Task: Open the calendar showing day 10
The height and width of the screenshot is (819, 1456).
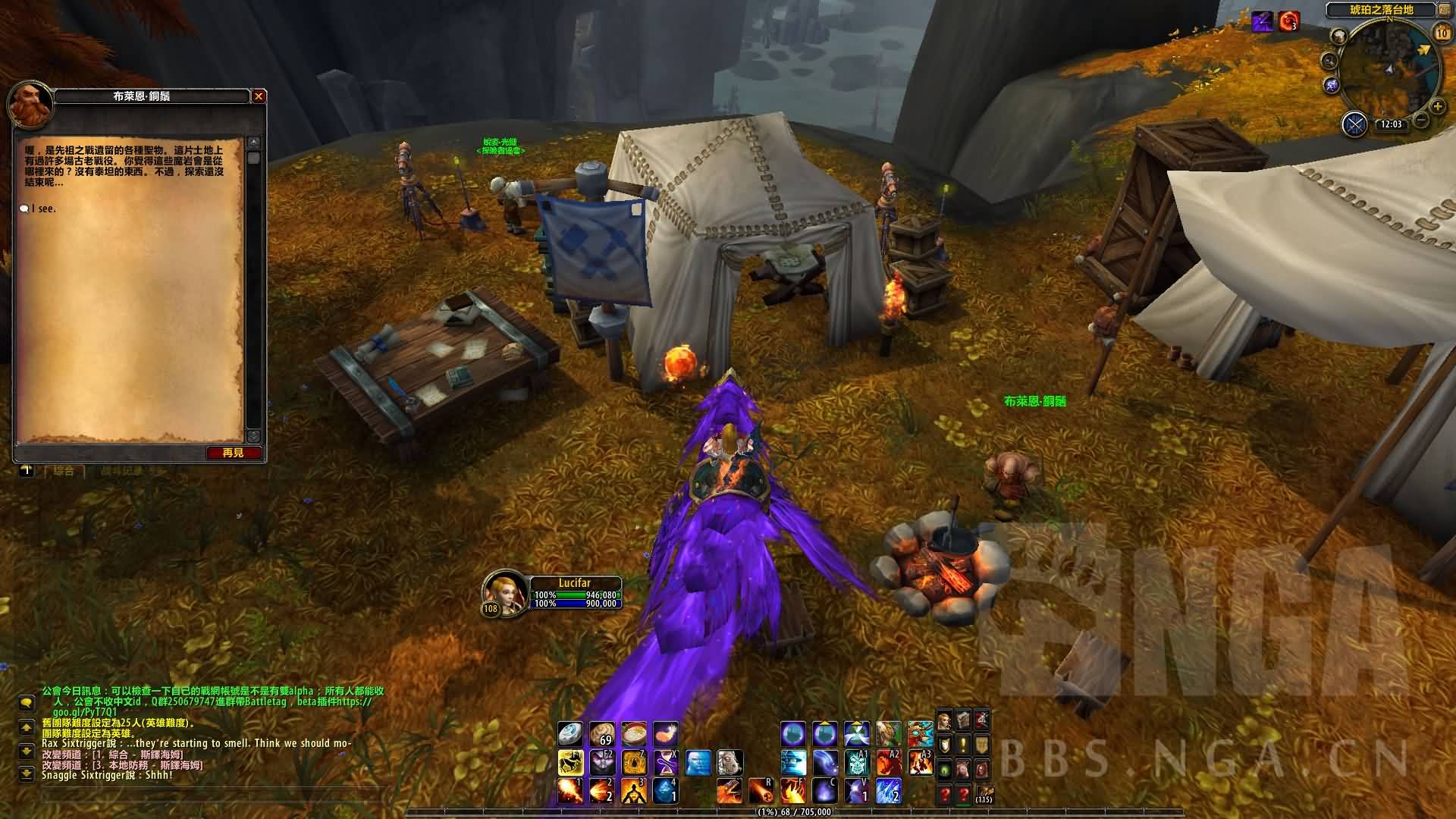Action: [1442, 33]
